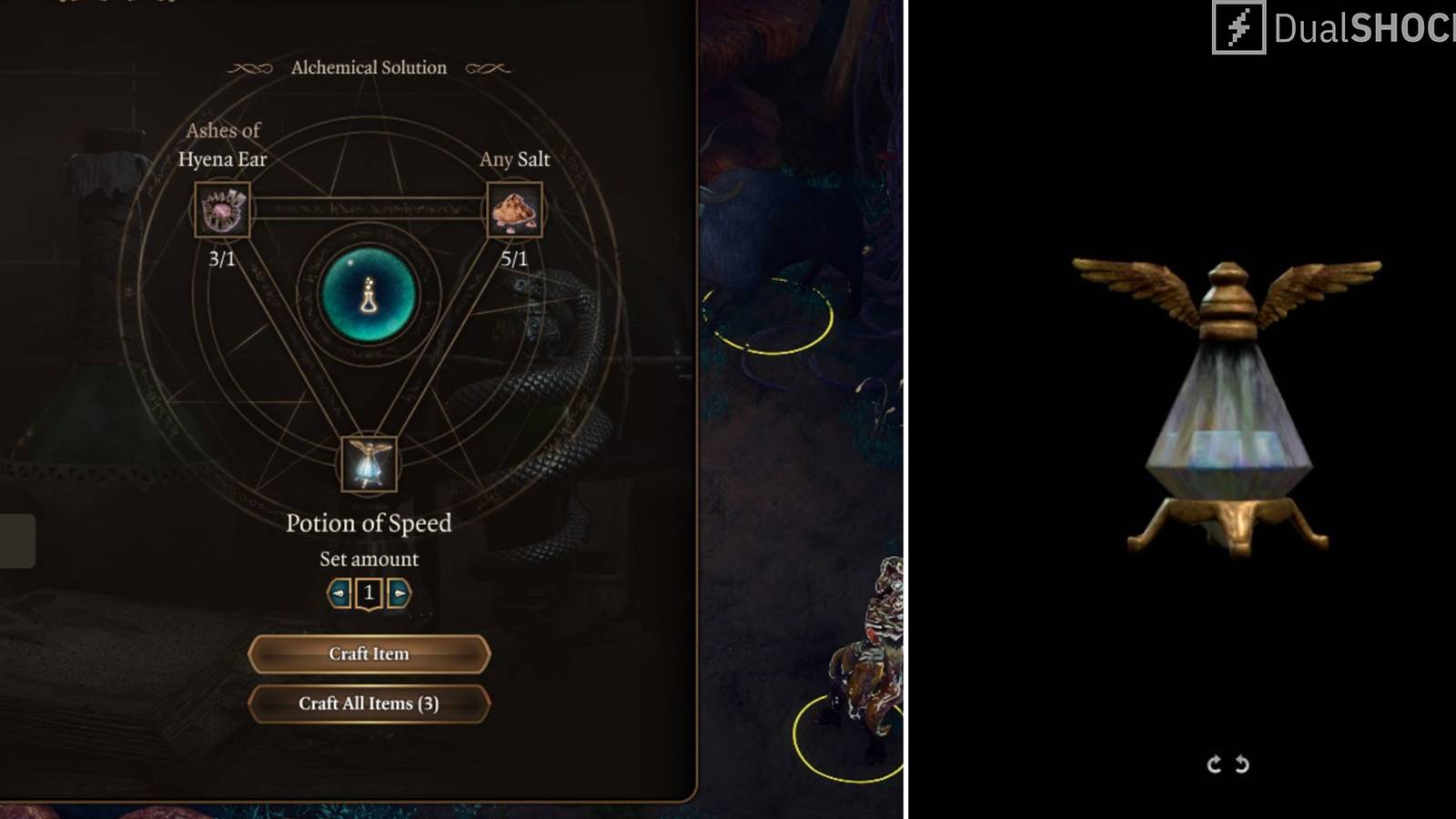Click the Set amount number field
Screen dimensions: 1456x819
[368, 593]
